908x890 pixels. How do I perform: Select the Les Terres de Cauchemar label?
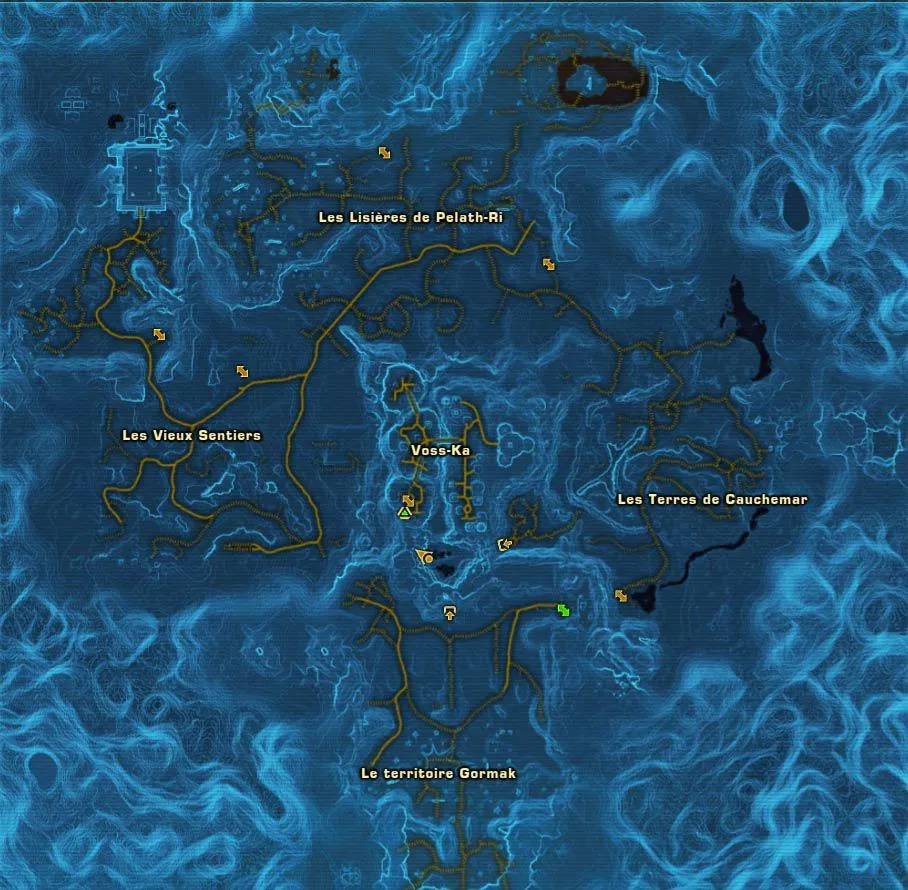tap(712, 499)
